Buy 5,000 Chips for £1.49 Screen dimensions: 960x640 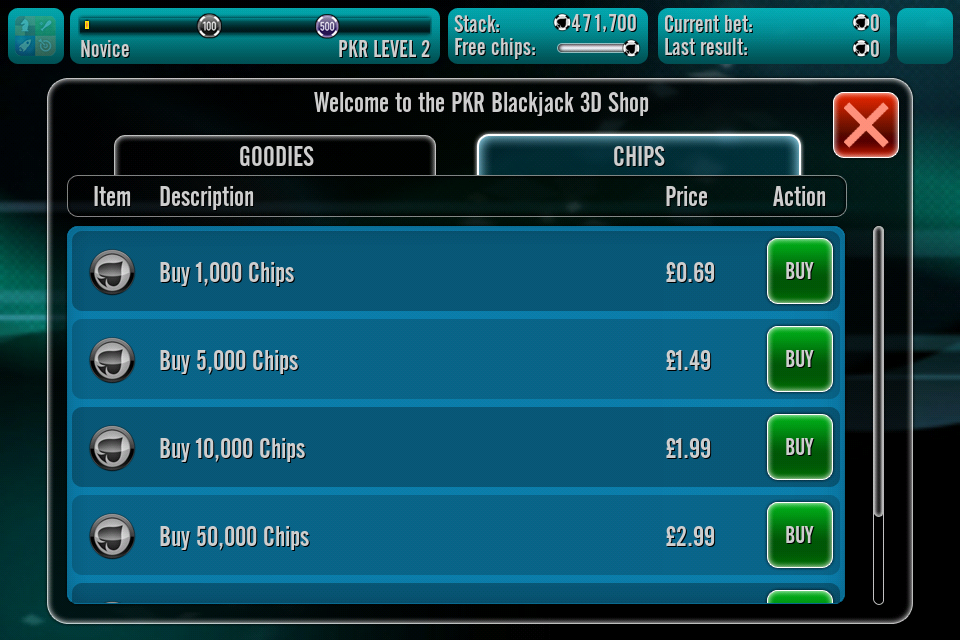coord(799,359)
